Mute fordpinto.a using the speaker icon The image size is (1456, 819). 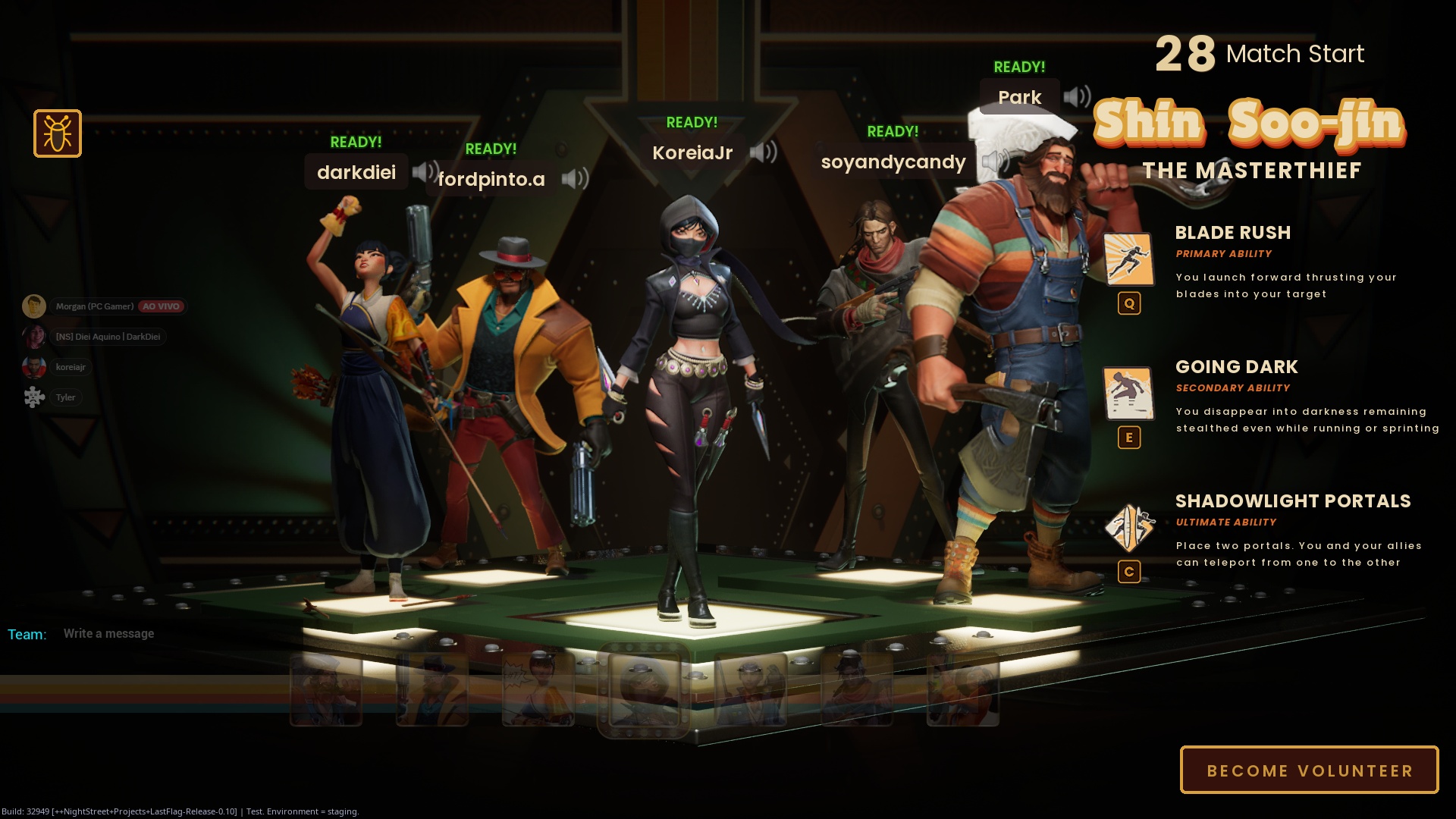(575, 179)
